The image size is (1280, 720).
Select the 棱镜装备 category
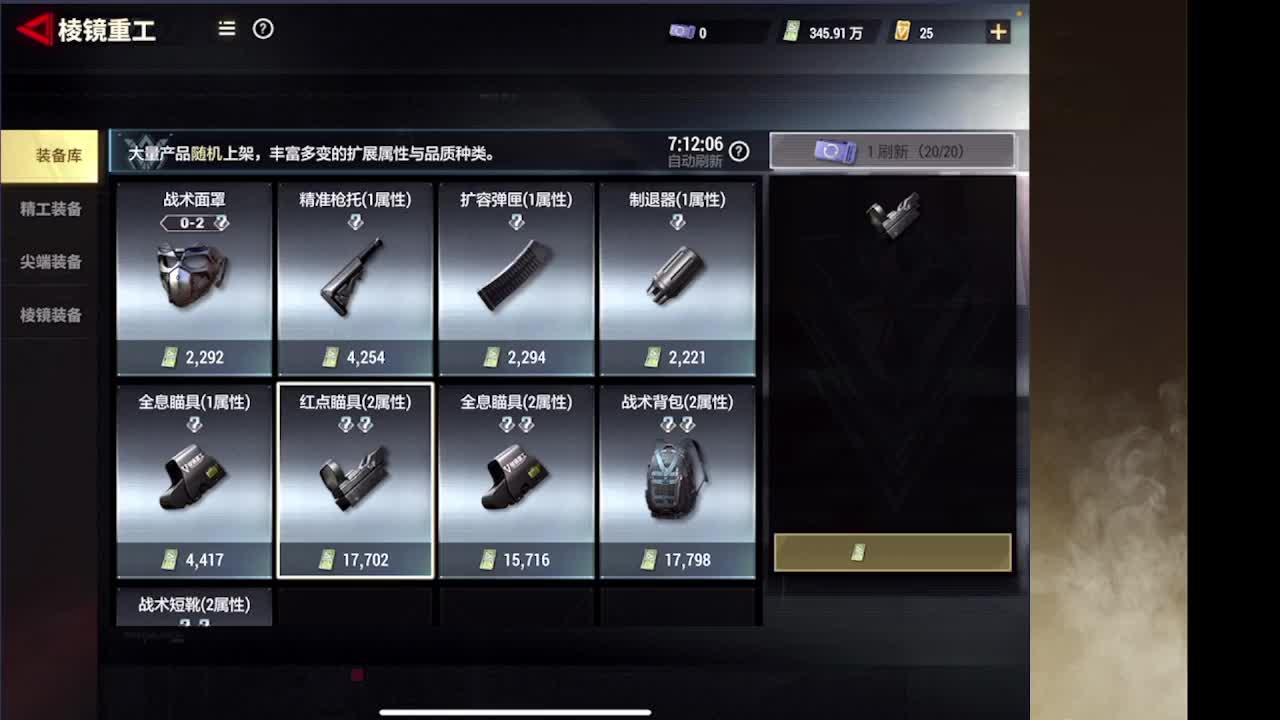pos(48,315)
